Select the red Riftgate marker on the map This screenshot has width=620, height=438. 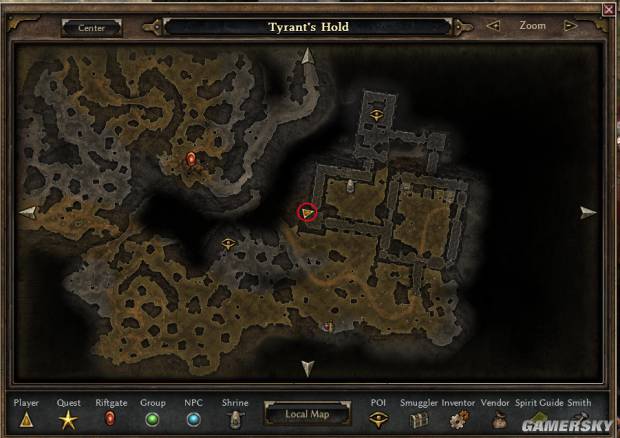(x=191, y=158)
